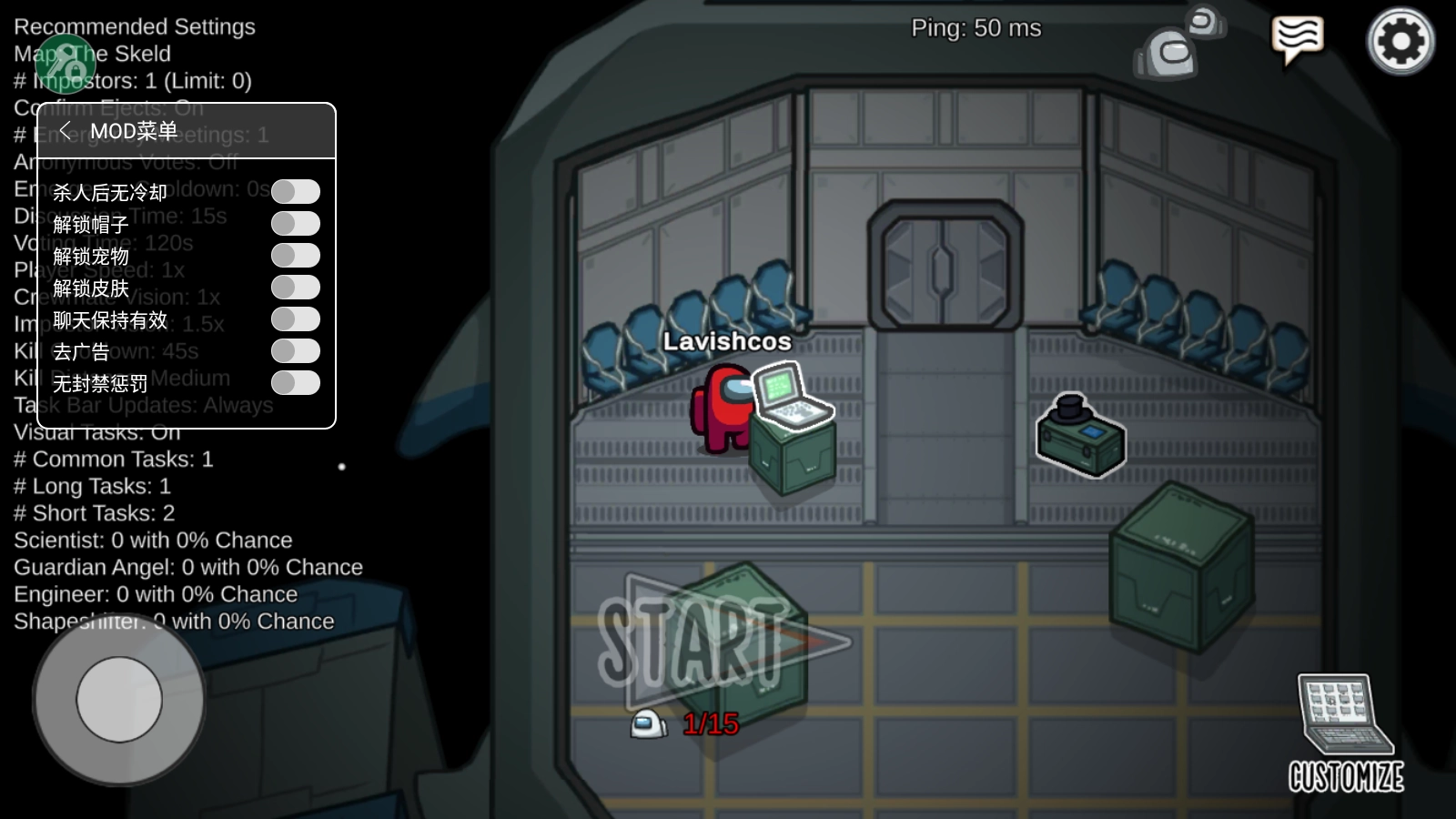Tap the virtual joystick knob
This screenshot has height=819, width=1456.
pyautogui.click(x=119, y=700)
